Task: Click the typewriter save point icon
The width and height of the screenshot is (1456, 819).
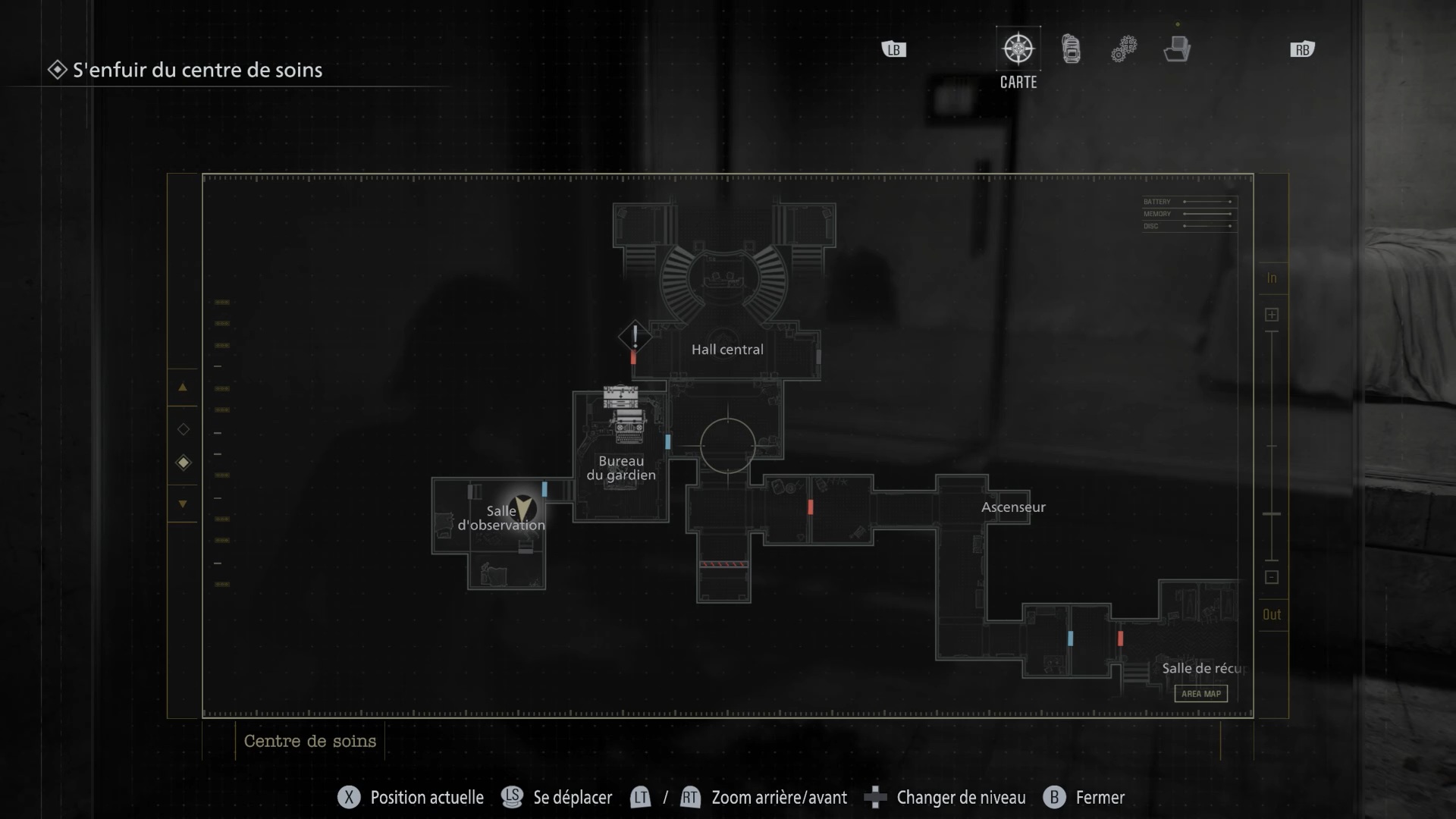Action: pos(629,428)
